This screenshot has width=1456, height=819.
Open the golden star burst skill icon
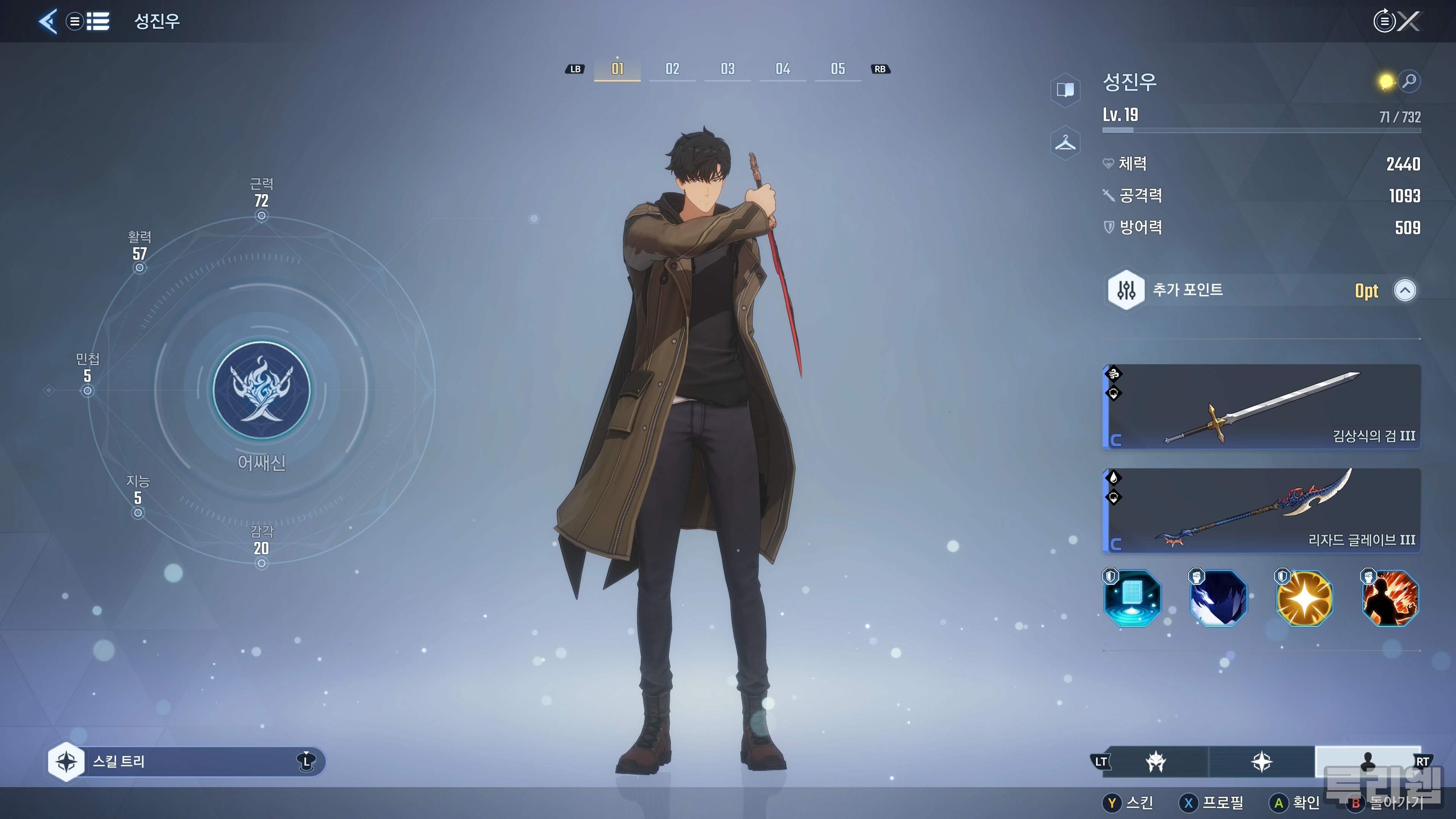click(x=1304, y=598)
